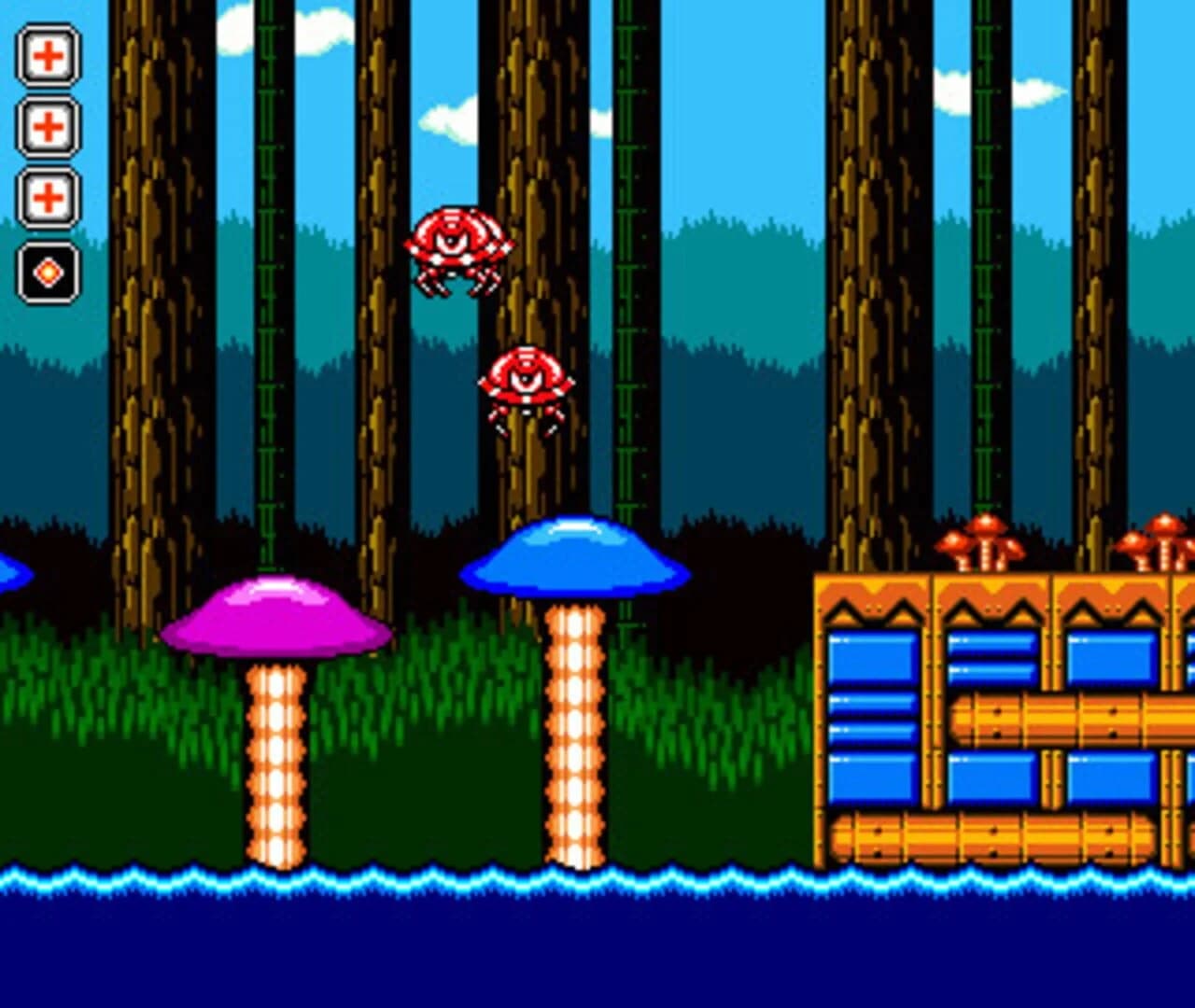Click the bottom health cross icon

[49, 198]
